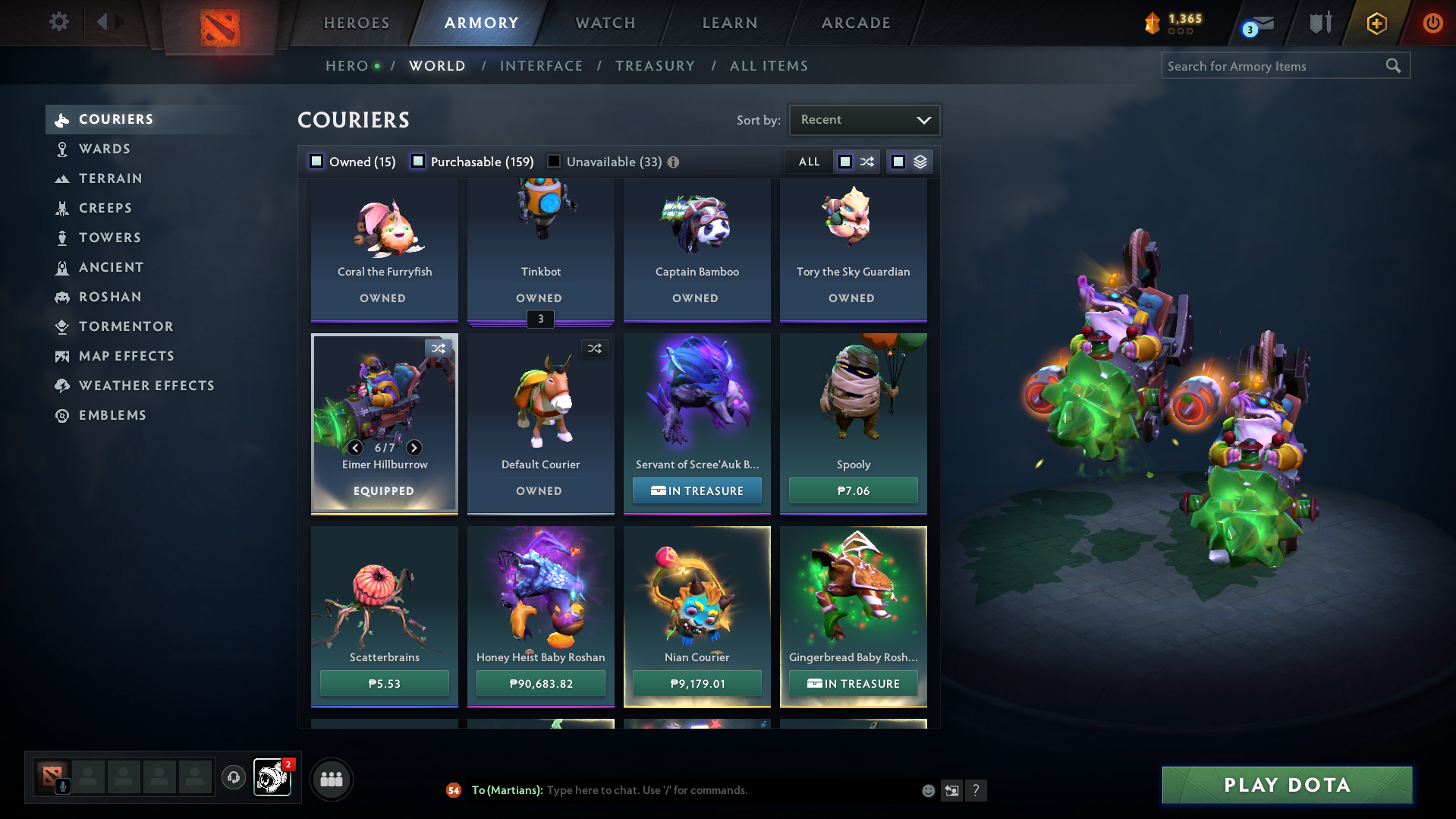Click the search magnifier in Armory search
Screen dimensions: 1456x819
1394,66
